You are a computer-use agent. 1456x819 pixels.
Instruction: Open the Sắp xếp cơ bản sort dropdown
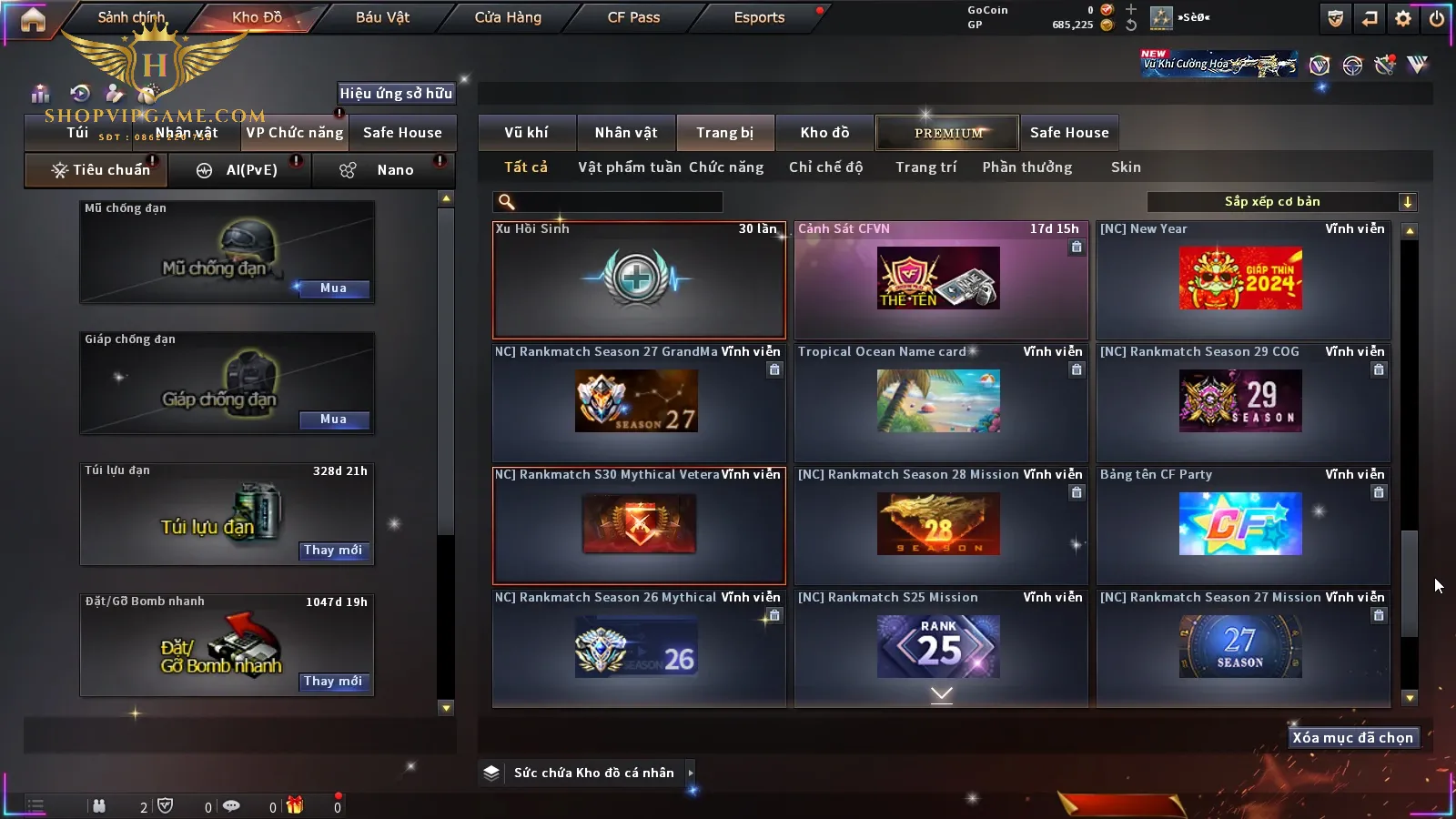coord(1281,202)
